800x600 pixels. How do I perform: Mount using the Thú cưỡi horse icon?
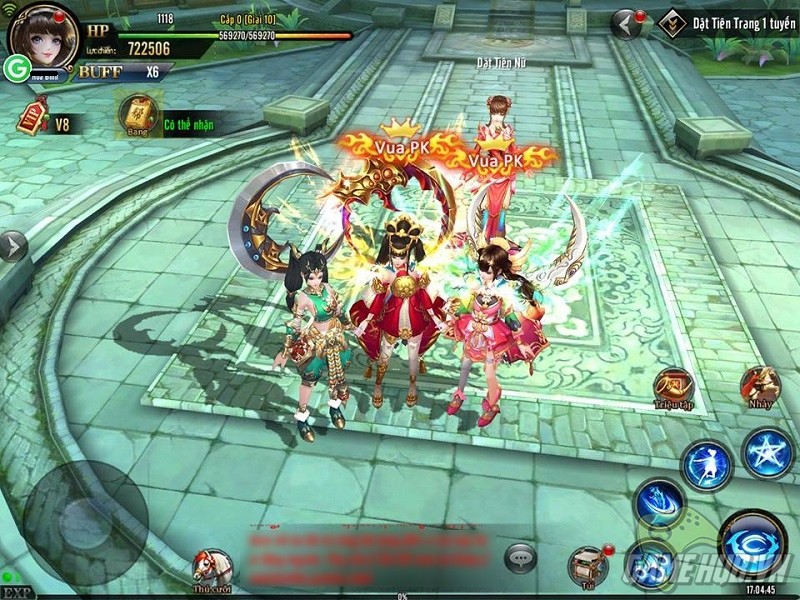click(212, 567)
